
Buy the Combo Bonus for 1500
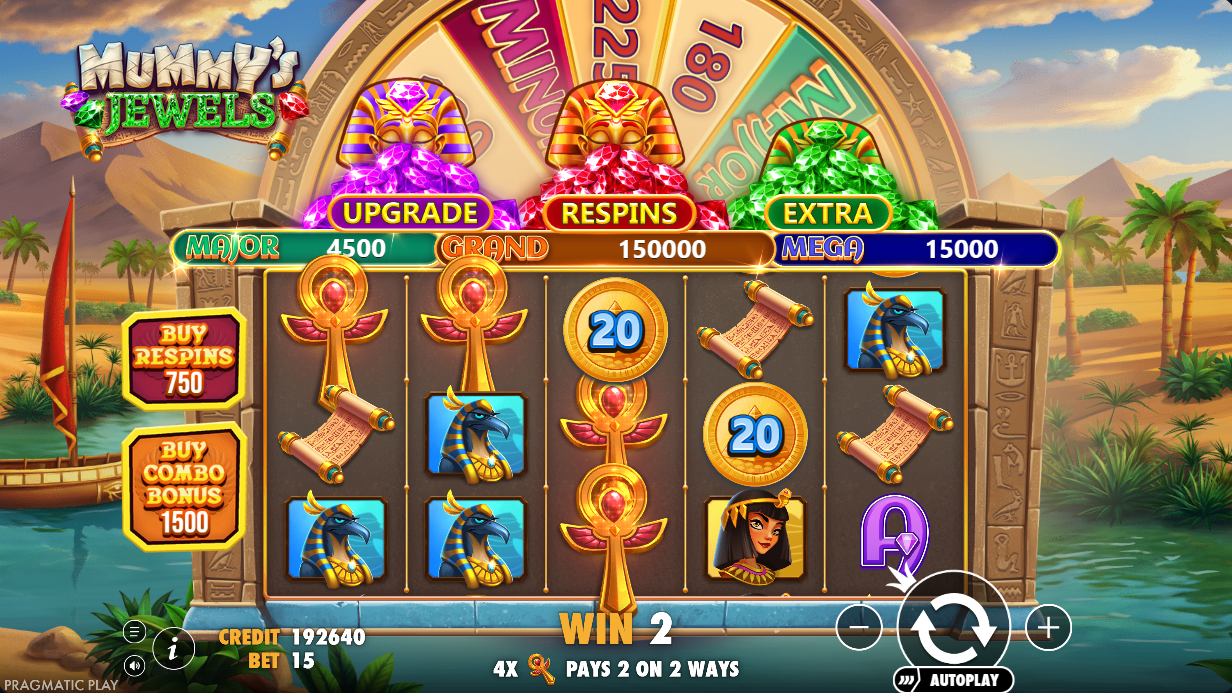coord(183,486)
